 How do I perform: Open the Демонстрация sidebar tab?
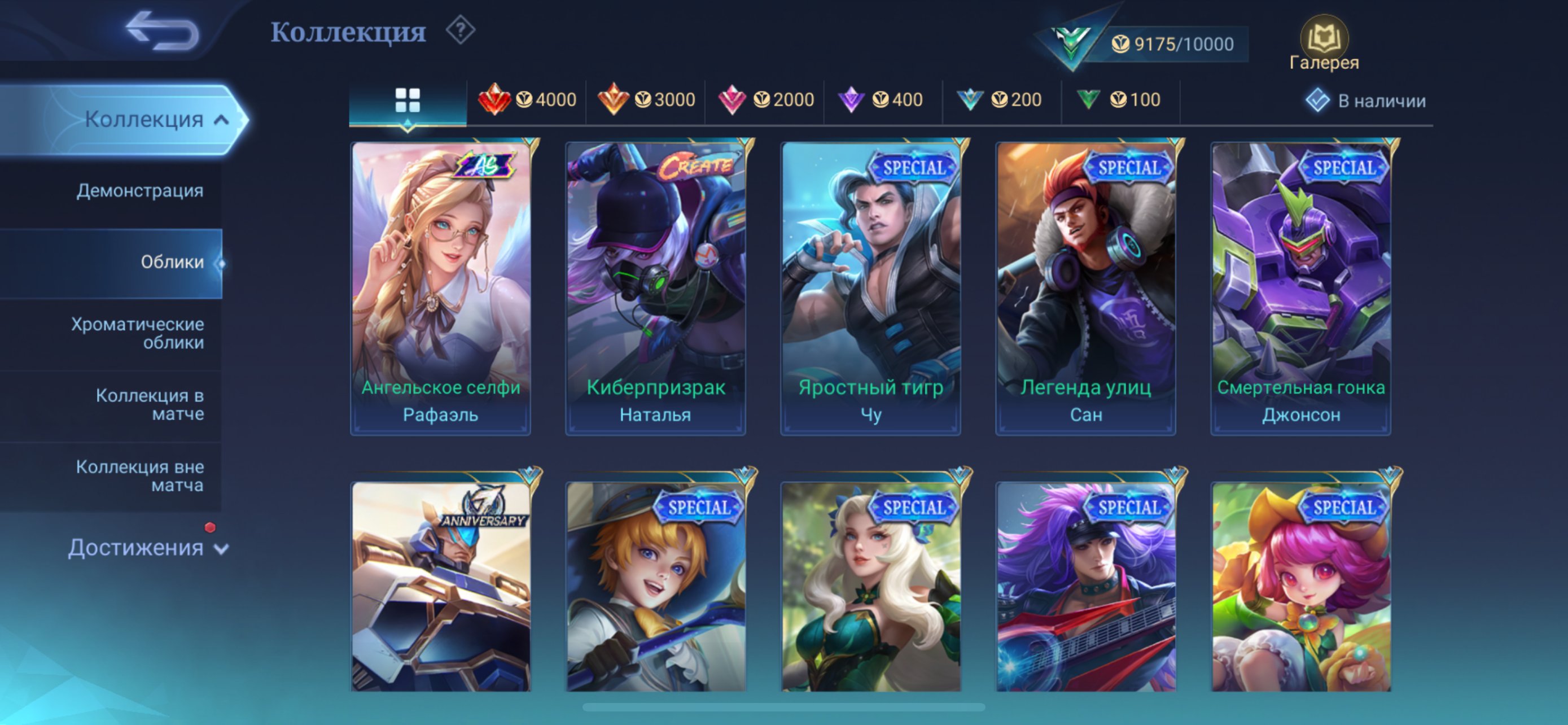(x=139, y=191)
